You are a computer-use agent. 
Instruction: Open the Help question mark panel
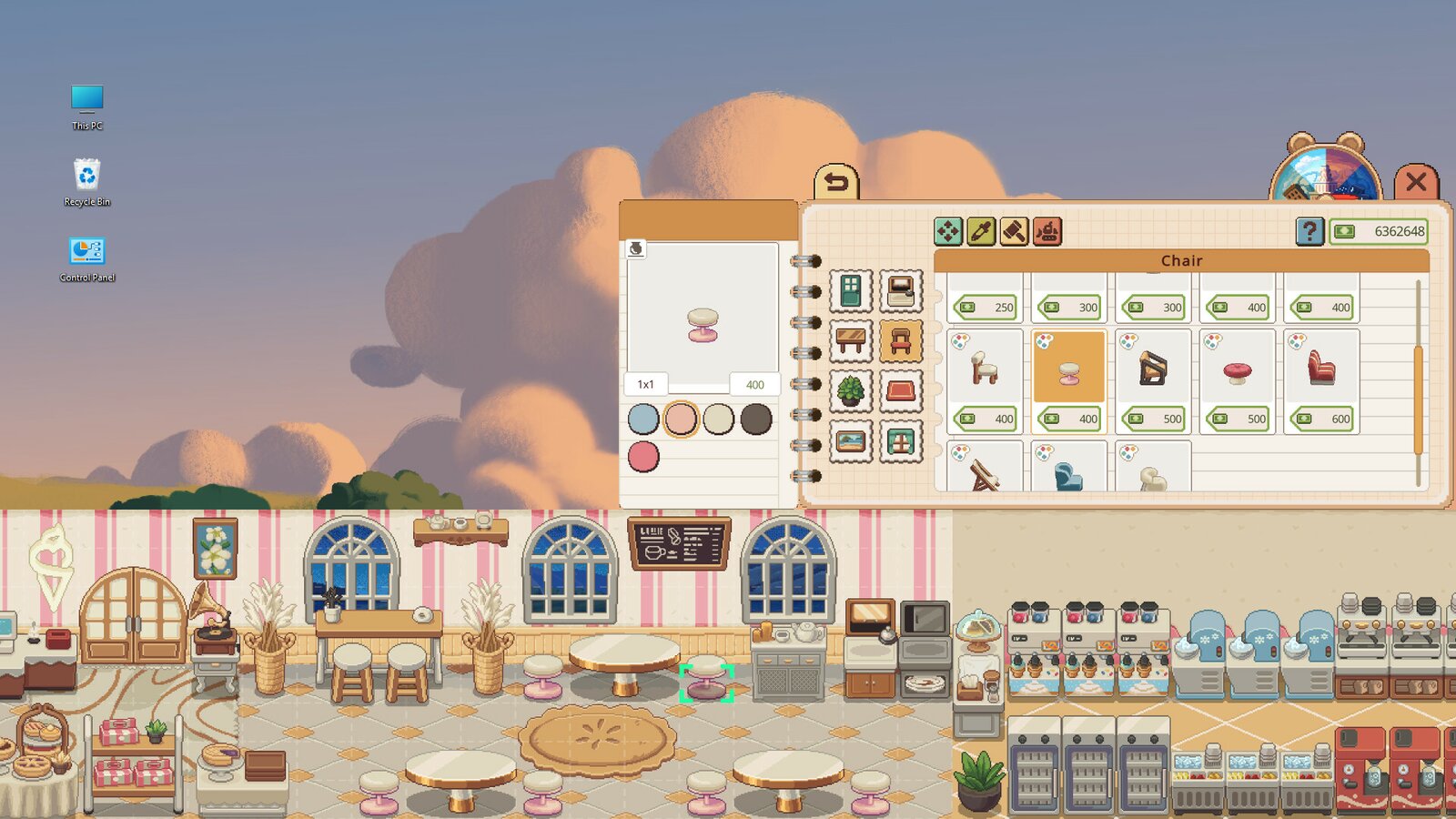(x=1309, y=232)
